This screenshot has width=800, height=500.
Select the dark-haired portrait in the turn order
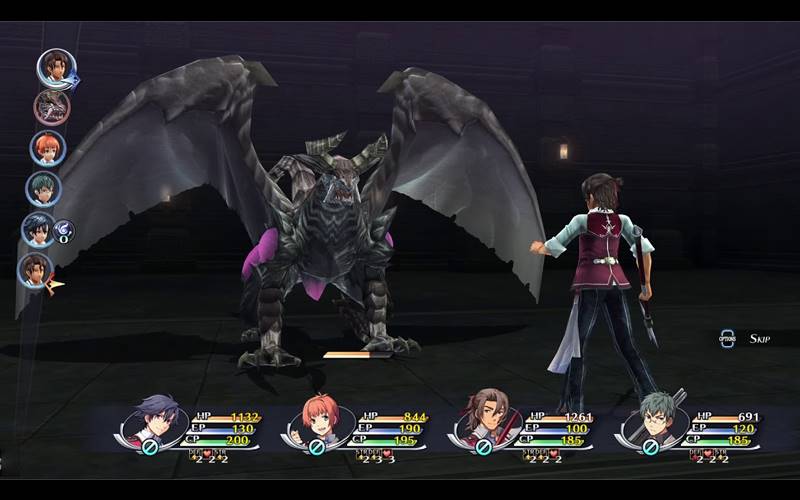point(38,230)
